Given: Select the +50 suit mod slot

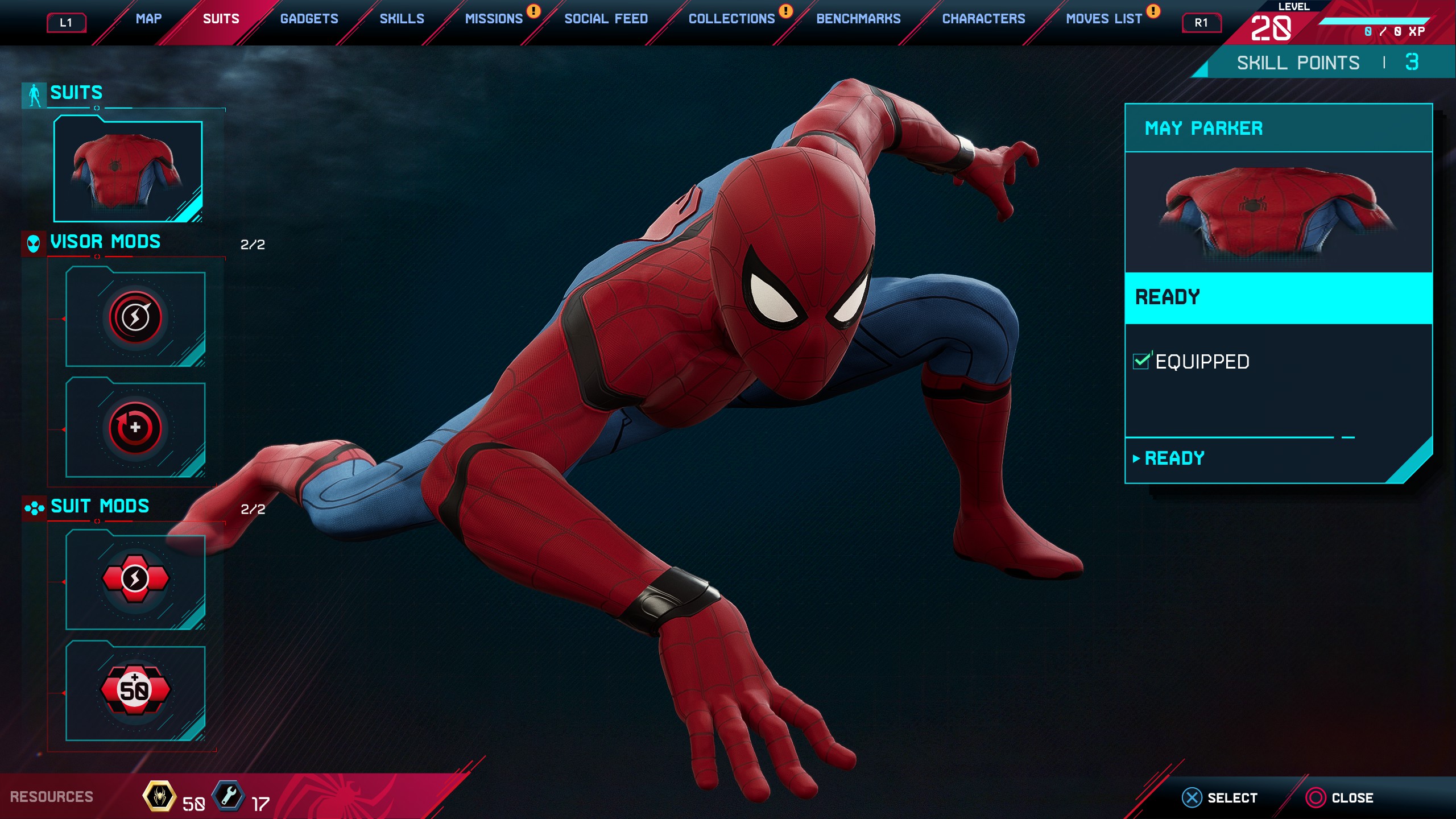Looking at the screenshot, I should [135, 691].
